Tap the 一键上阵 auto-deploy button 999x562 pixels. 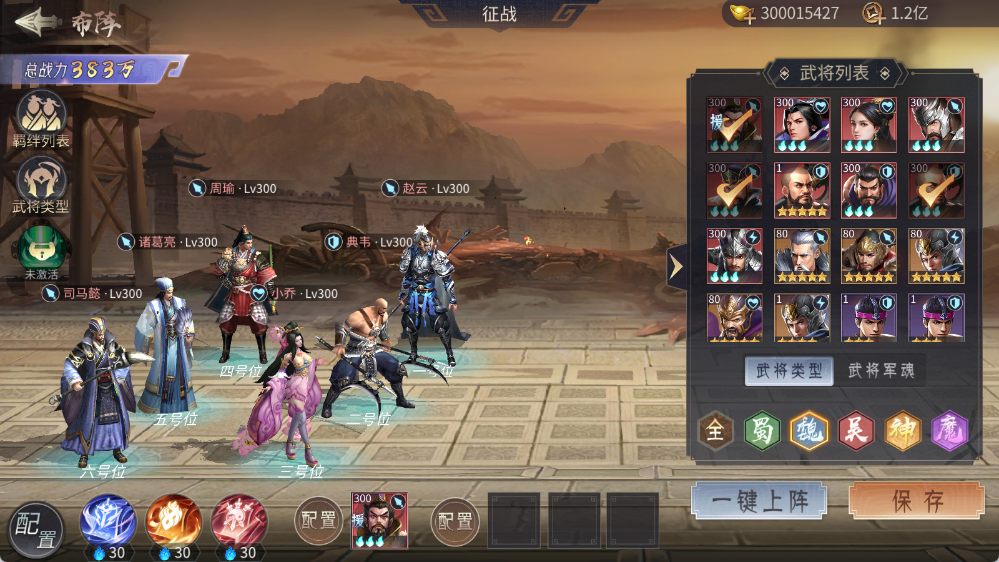tap(759, 500)
